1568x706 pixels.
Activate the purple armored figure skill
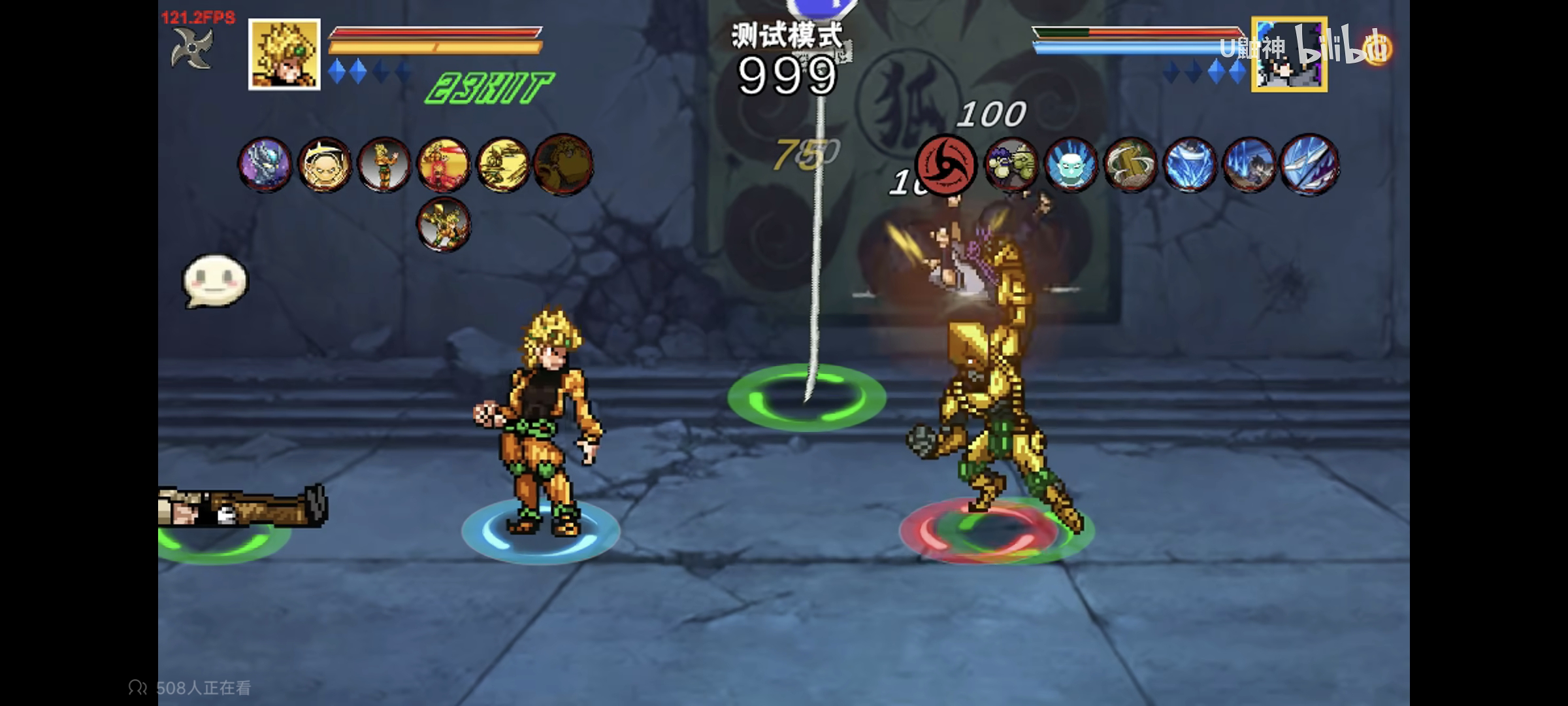point(265,165)
